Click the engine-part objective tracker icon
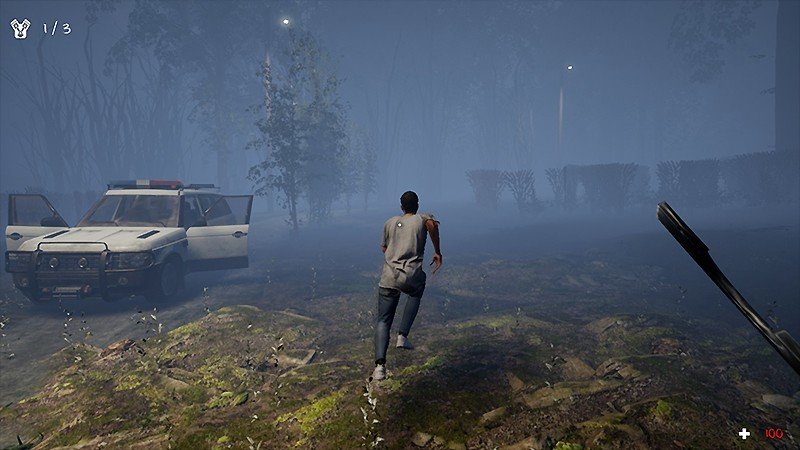The height and width of the screenshot is (450, 800). [20, 28]
